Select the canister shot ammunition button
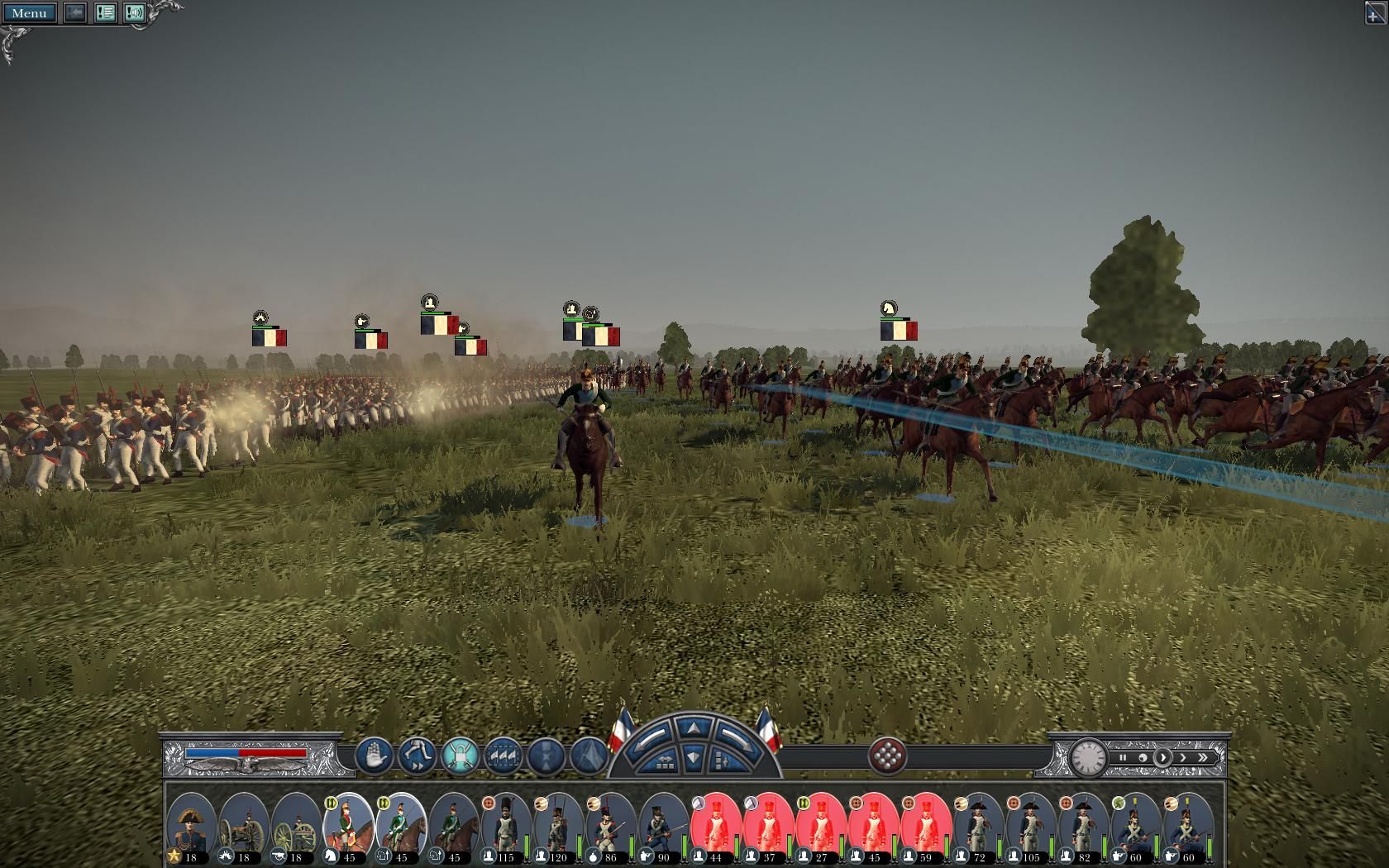 887,756
